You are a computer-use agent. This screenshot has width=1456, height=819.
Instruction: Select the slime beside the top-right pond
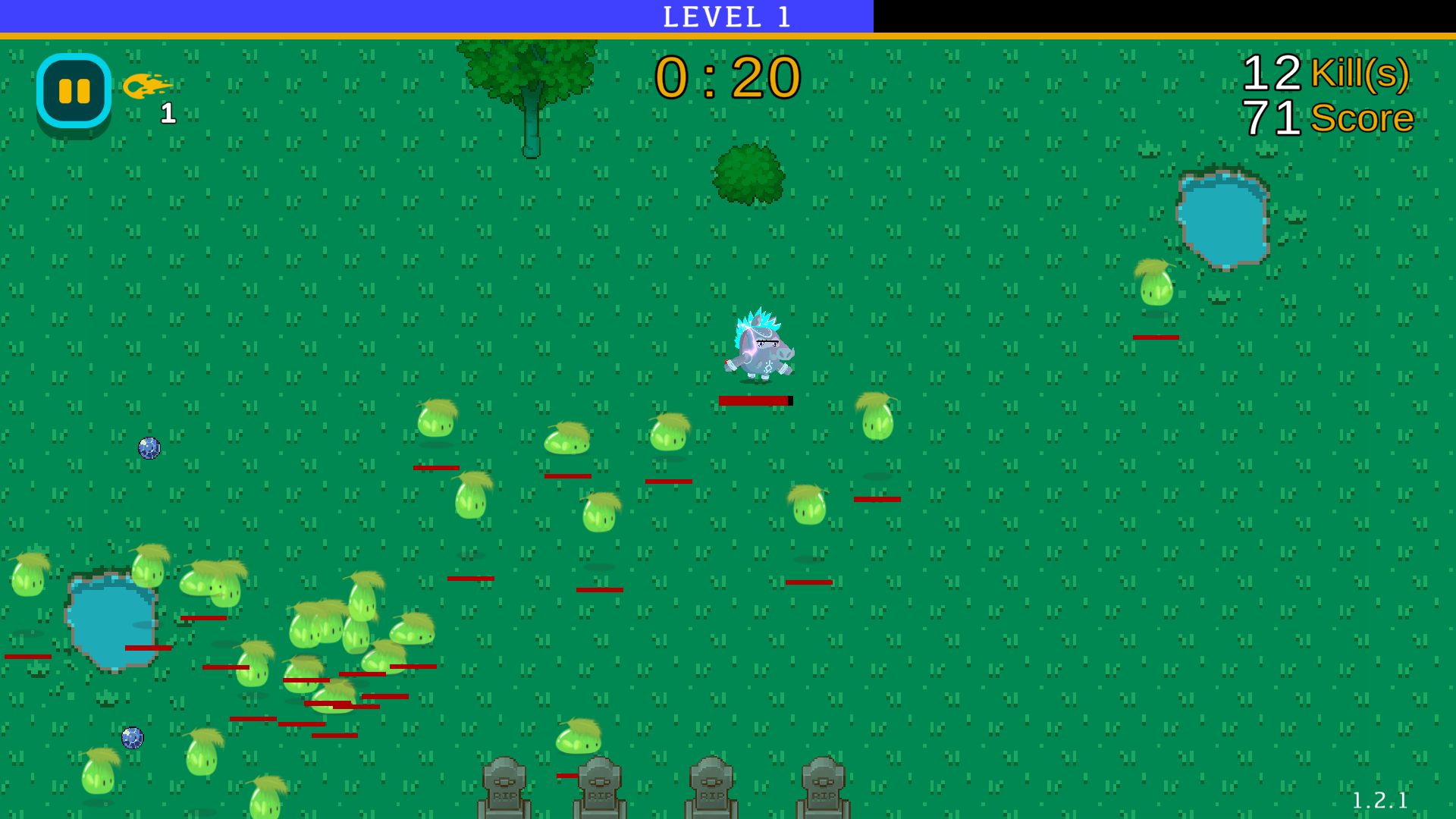point(1155,288)
